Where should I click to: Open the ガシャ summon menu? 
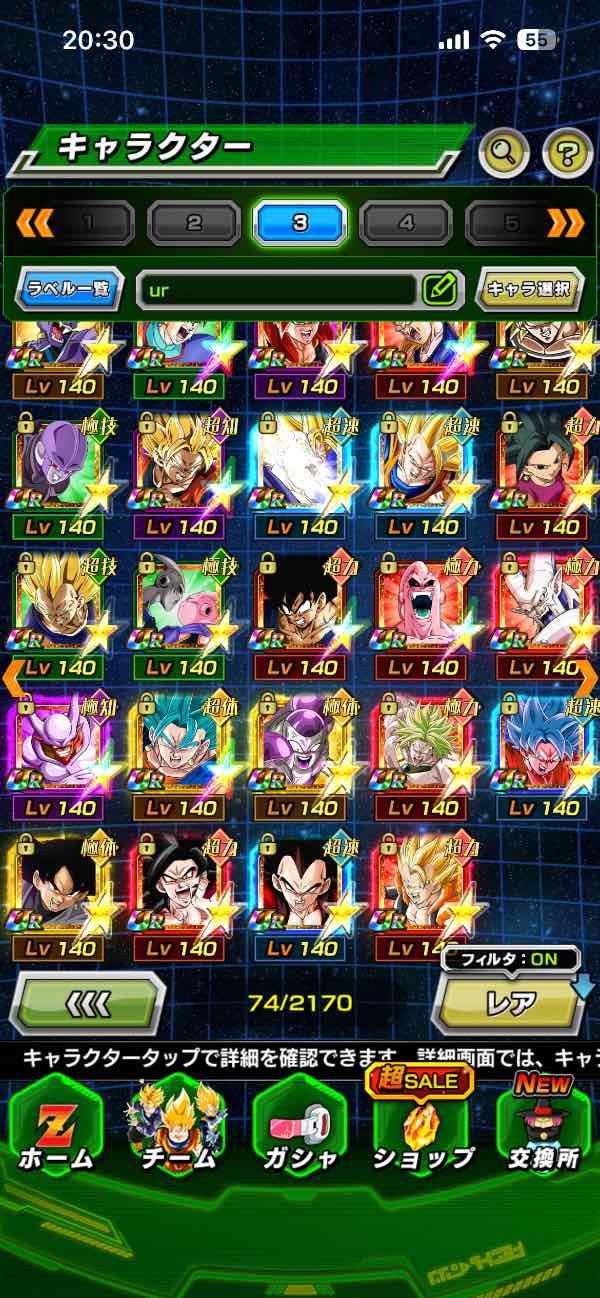300,1130
